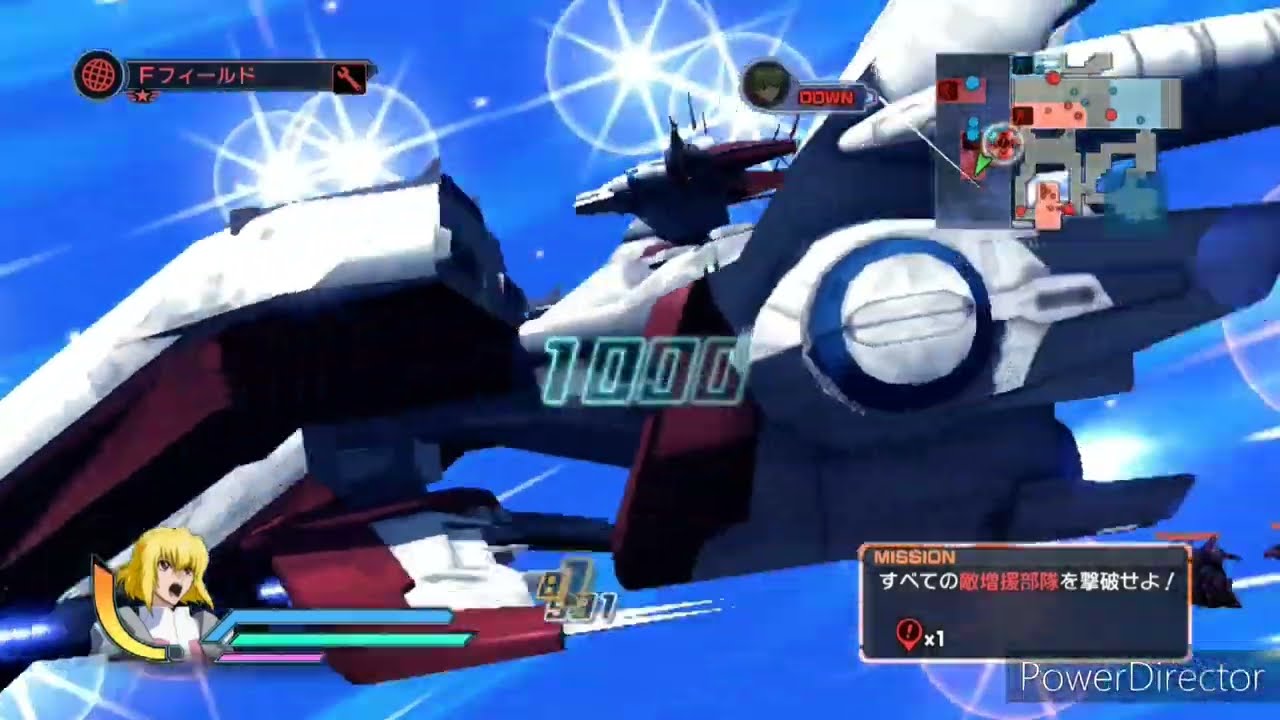Select the wrench repair icon
Screen dimensions: 1280x720
tap(348, 78)
